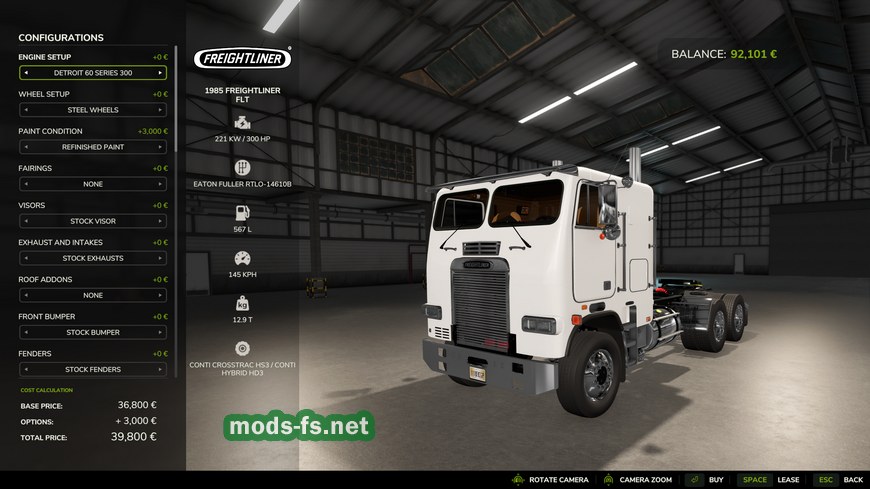Click the left arrow of Engine Setup selector
The width and height of the screenshot is (870, 489).
pos(26,73)
